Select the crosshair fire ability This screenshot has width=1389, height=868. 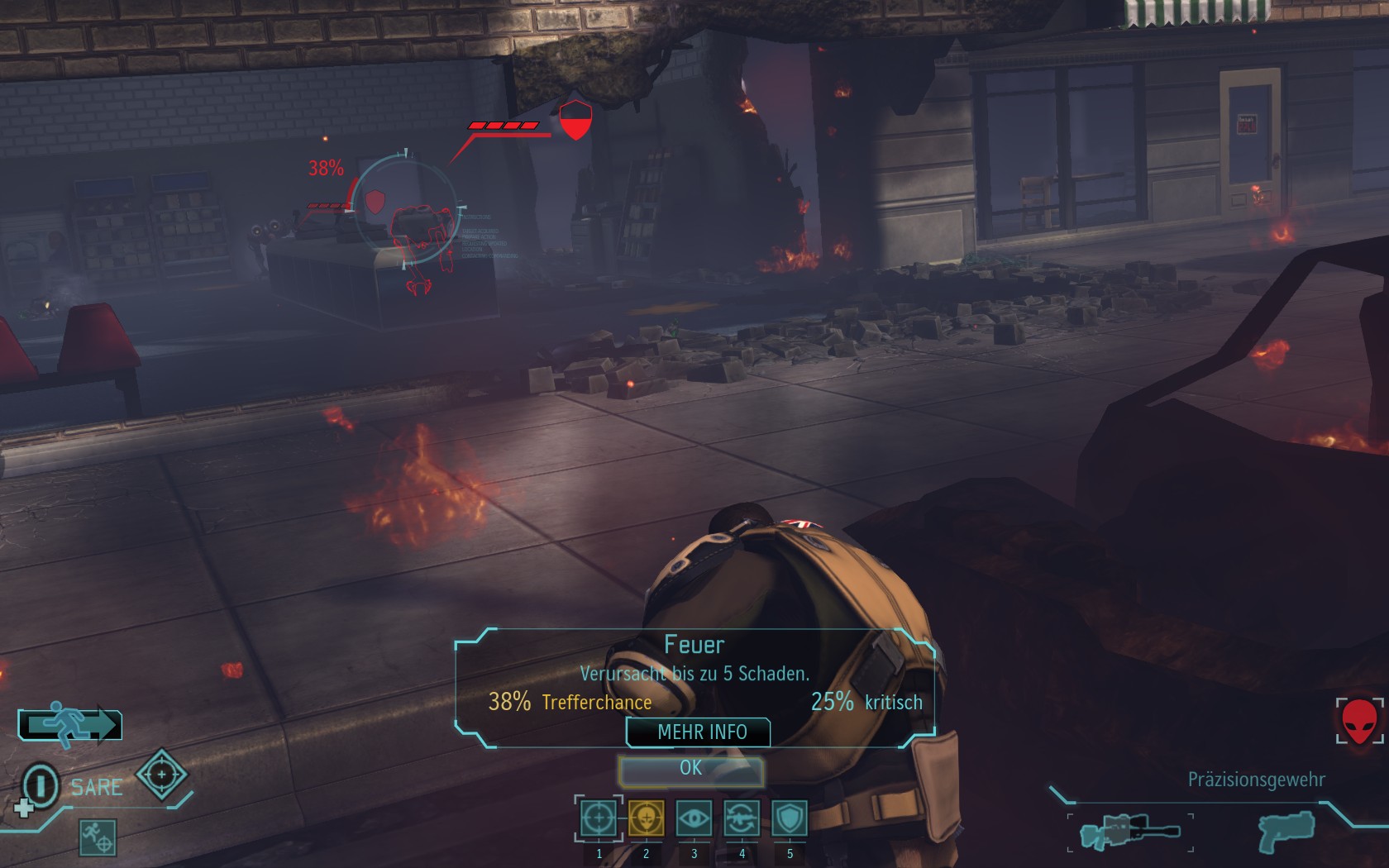click(598, 818)
